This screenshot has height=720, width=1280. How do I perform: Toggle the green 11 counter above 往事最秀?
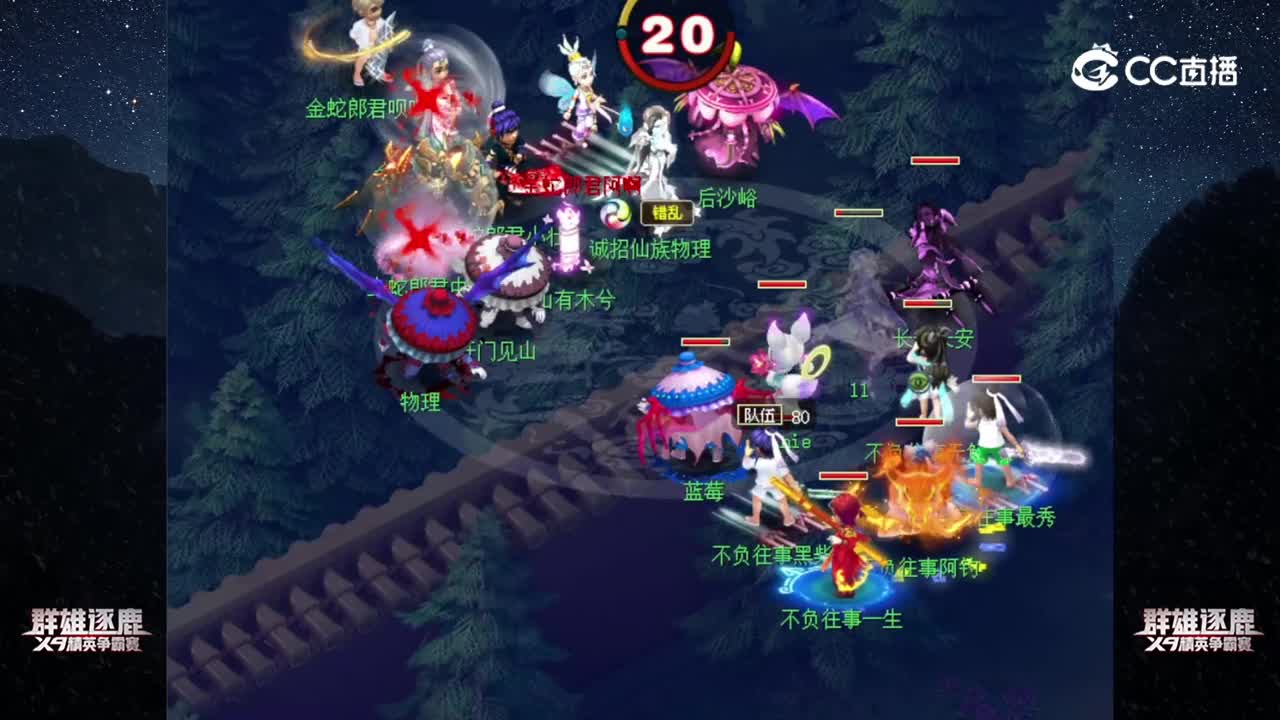point(860,390)
